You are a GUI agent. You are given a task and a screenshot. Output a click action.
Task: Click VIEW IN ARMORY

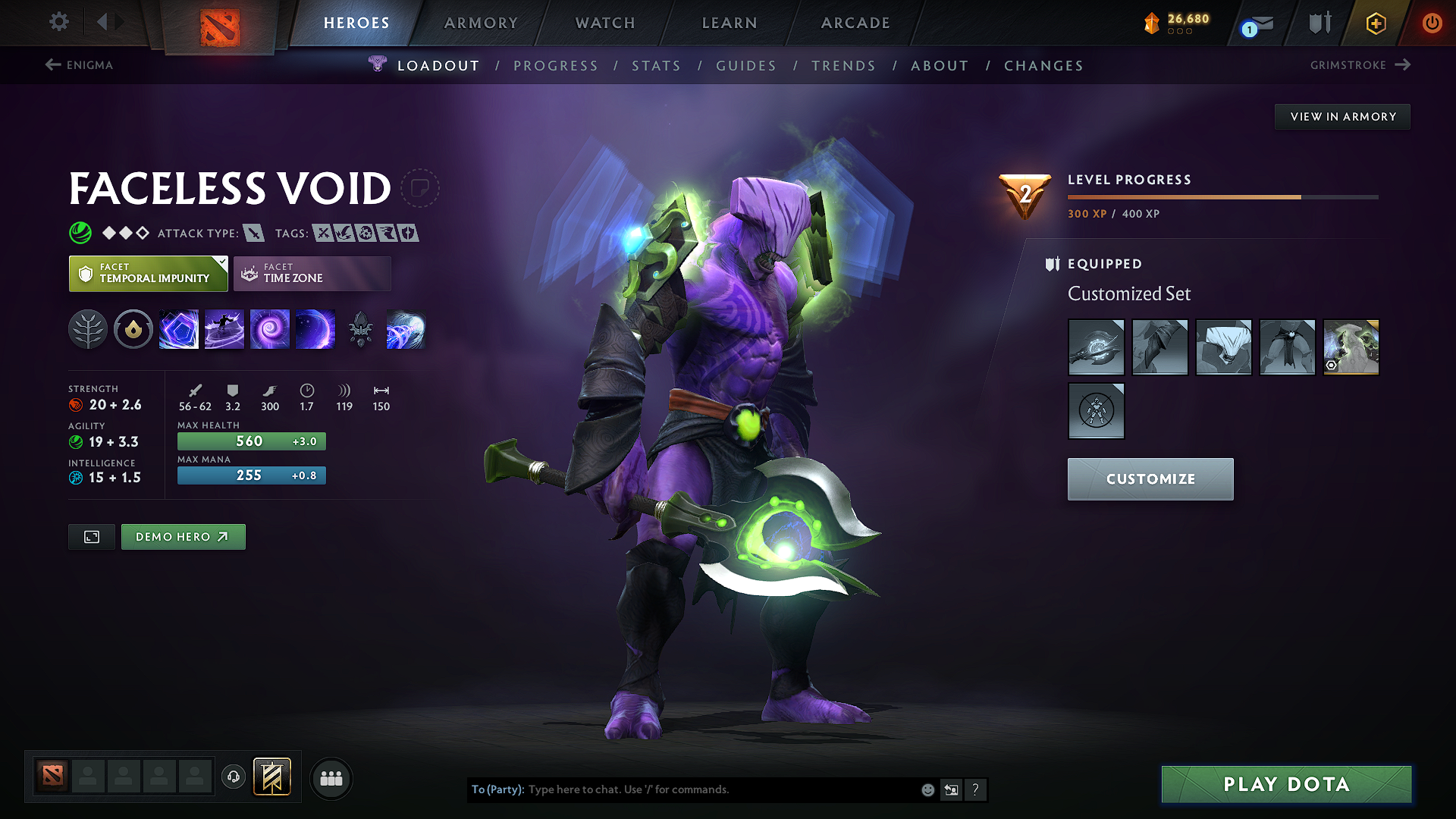pyautogui.click(x=1341, y=116)
